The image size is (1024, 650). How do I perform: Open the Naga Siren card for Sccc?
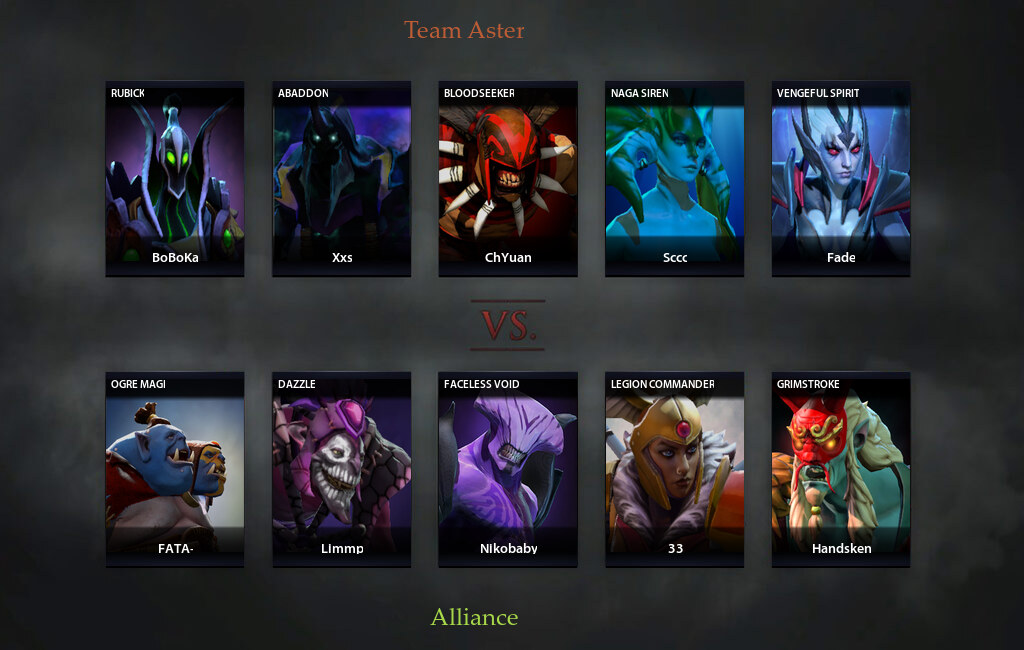(675, 178)
